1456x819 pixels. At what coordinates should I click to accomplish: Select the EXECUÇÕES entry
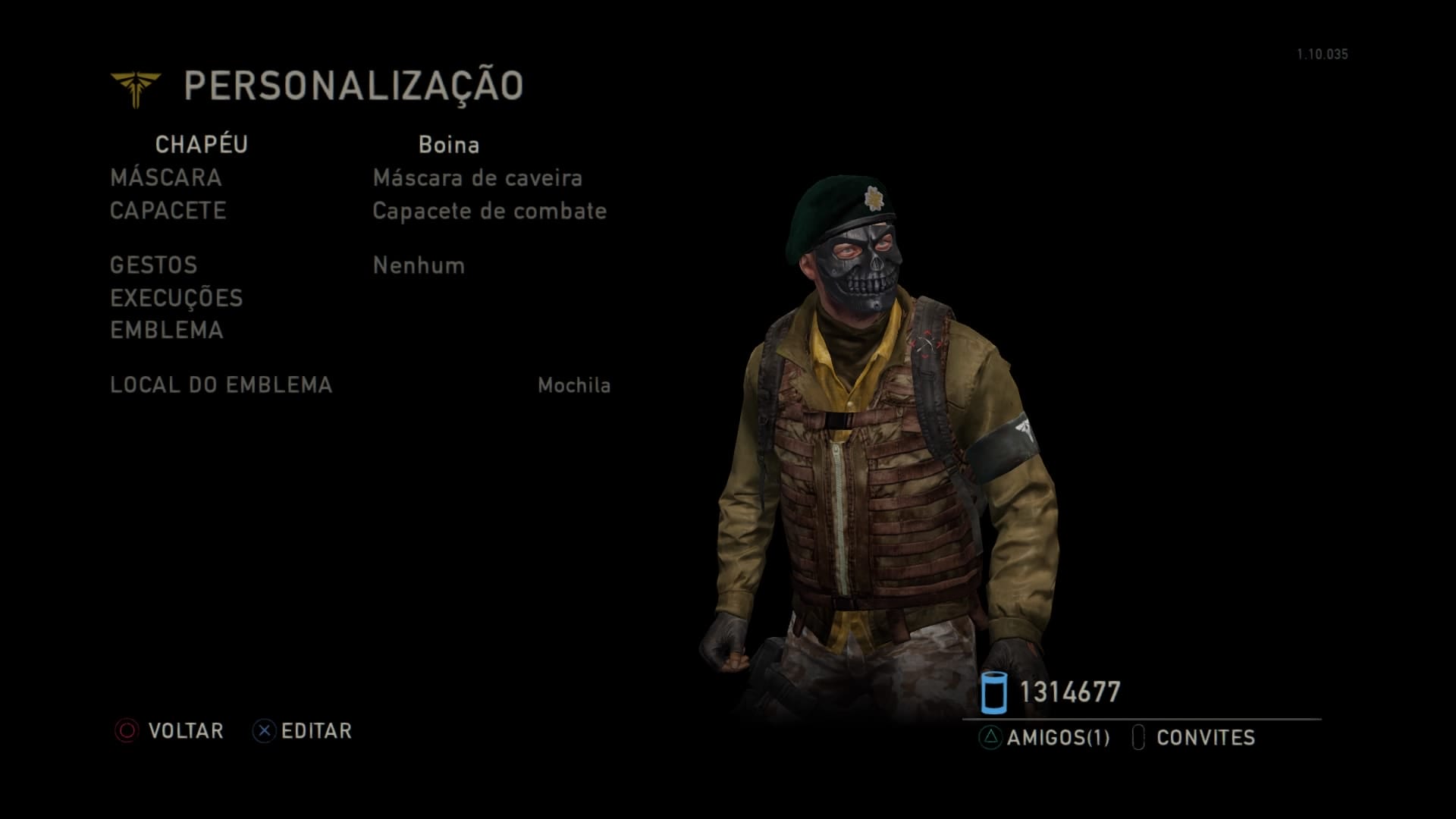point(177,298)
